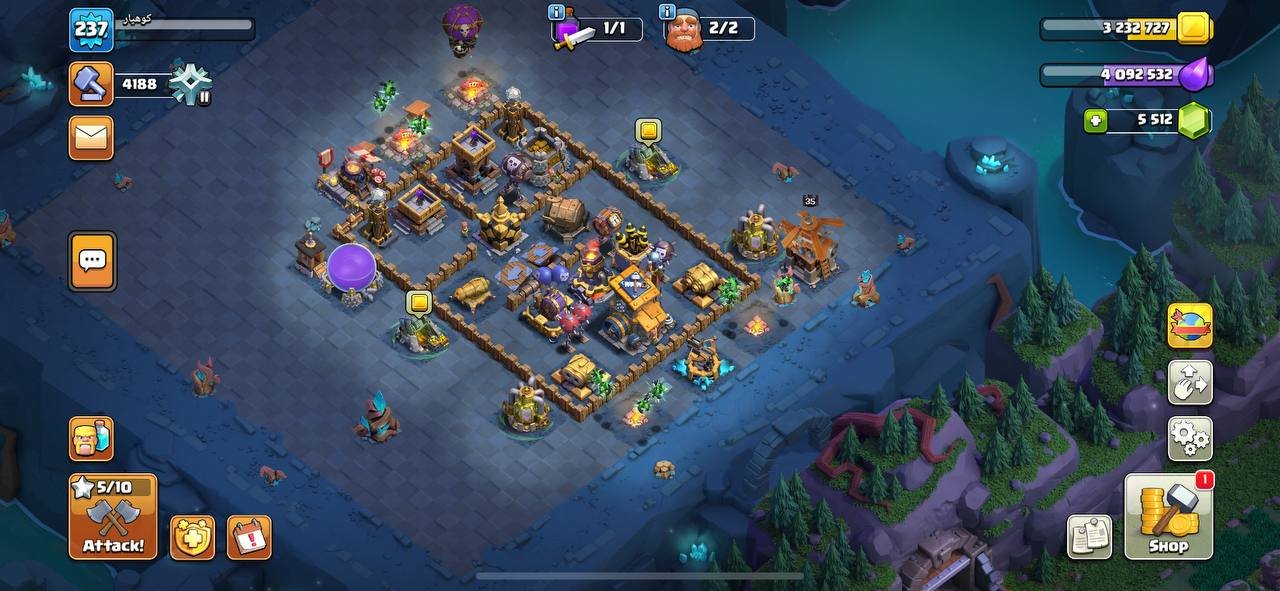Open the settings gears menu

(x=1190, y=437)
